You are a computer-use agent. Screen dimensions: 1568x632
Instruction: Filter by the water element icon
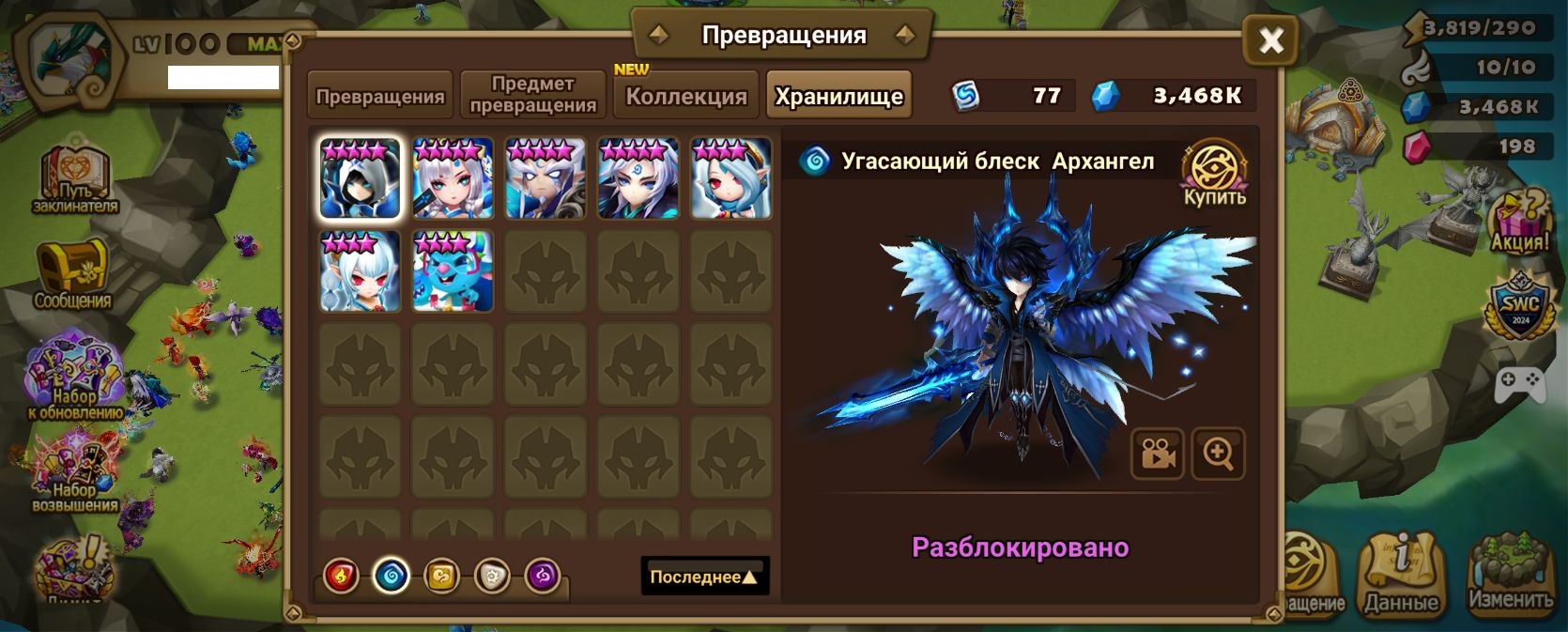pos(392,576)
